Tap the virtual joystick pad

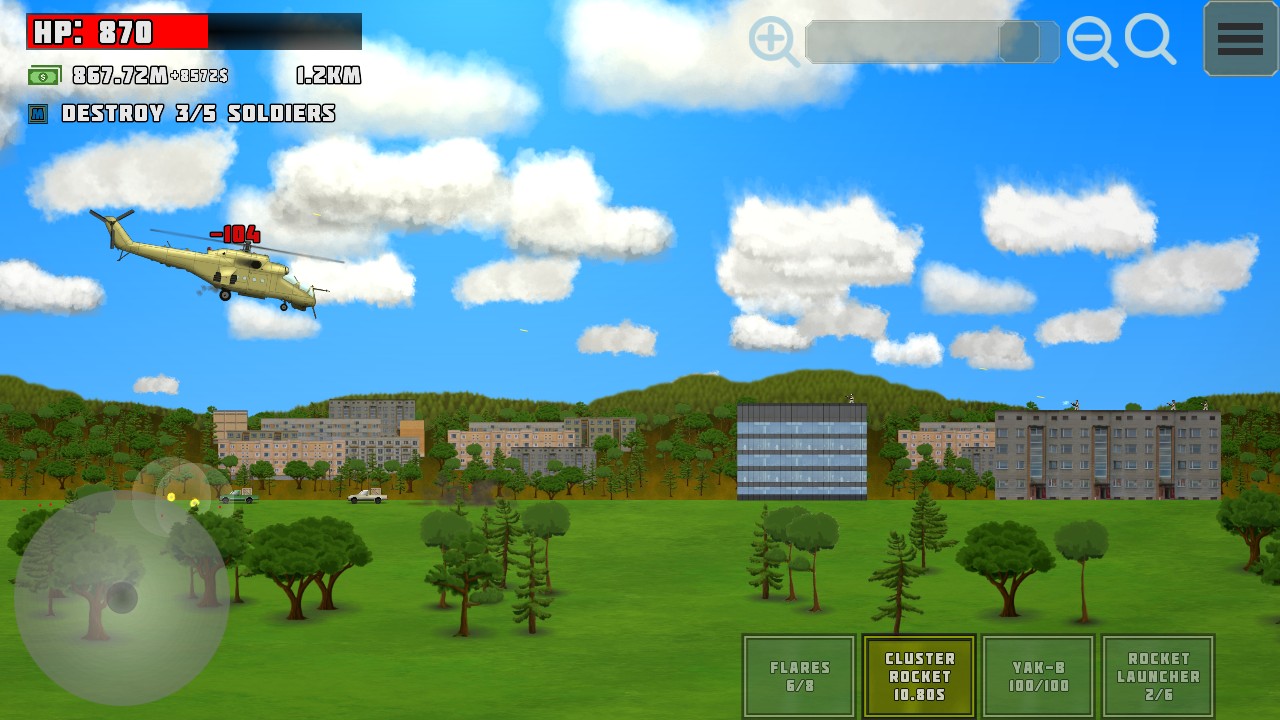(122, 597)
